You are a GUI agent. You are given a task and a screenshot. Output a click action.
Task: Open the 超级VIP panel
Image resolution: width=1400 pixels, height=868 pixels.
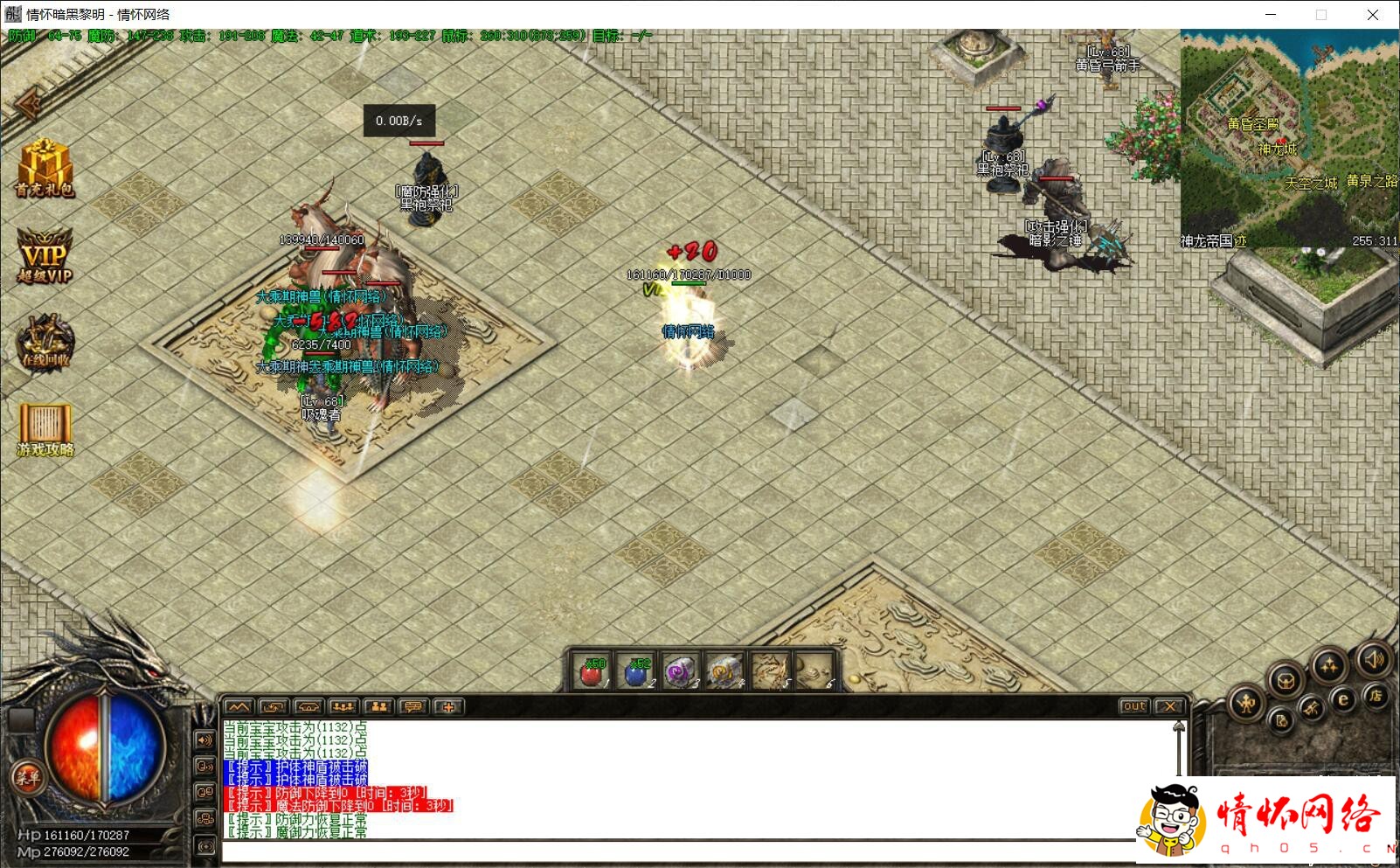[45, 255]
